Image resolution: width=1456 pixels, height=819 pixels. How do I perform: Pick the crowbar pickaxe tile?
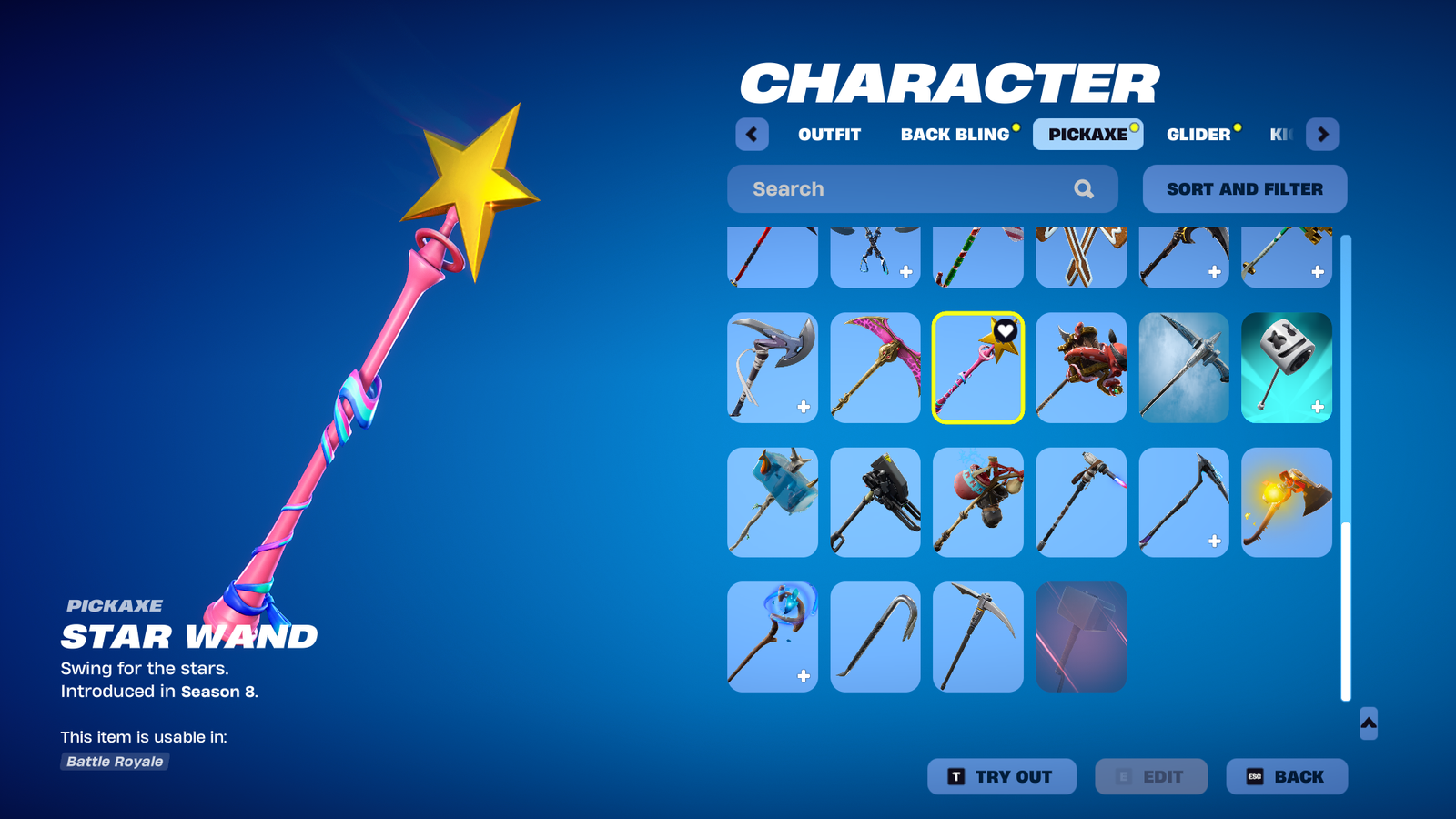click(x=875, y=637)
